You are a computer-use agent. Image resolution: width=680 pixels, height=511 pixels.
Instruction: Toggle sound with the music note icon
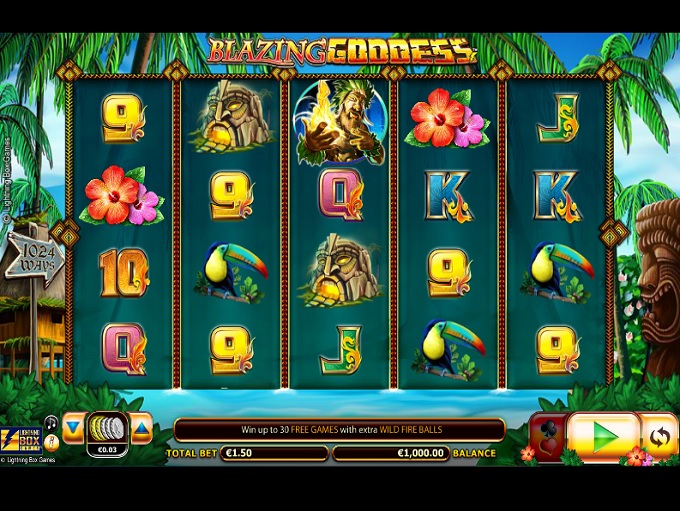coord(51,423)
